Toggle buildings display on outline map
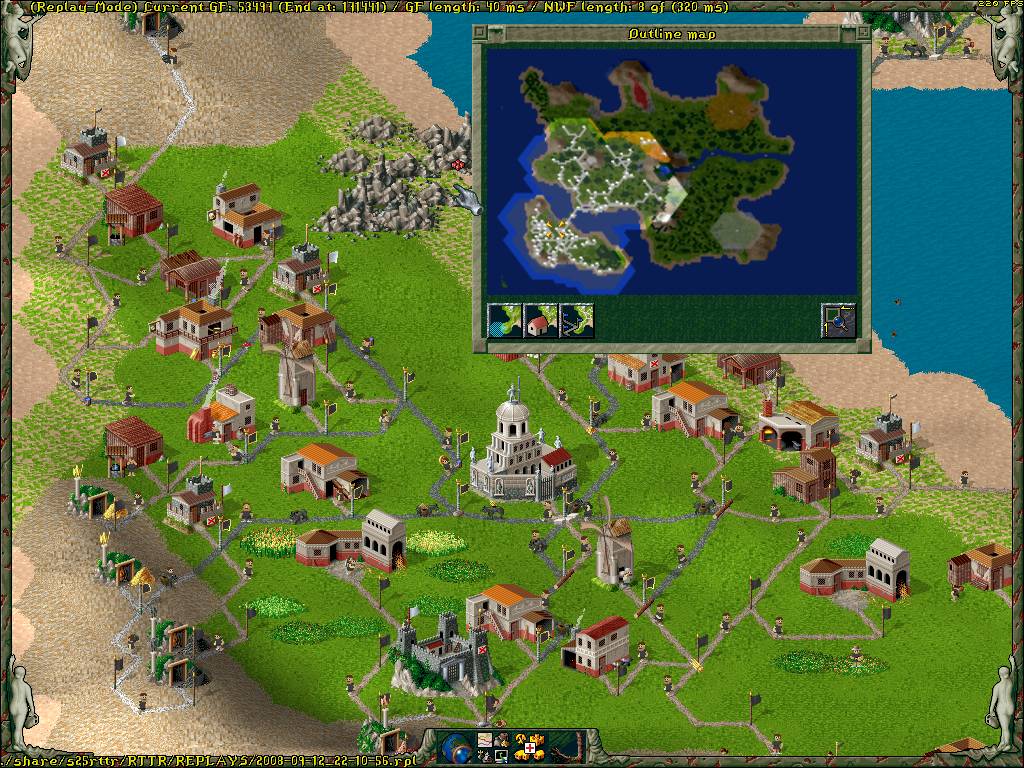Screen dimensions: 1024x768 541,321
